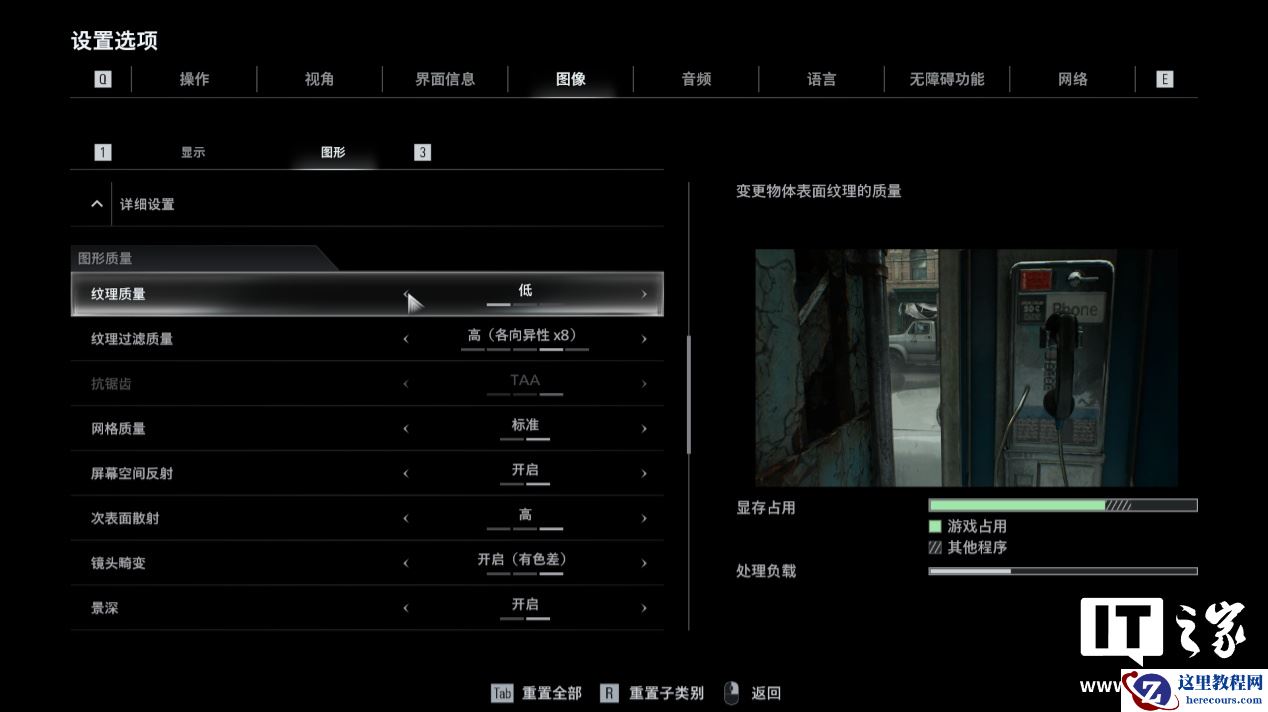
Task: Open the 语言 tab
Action: pos(821,79)
